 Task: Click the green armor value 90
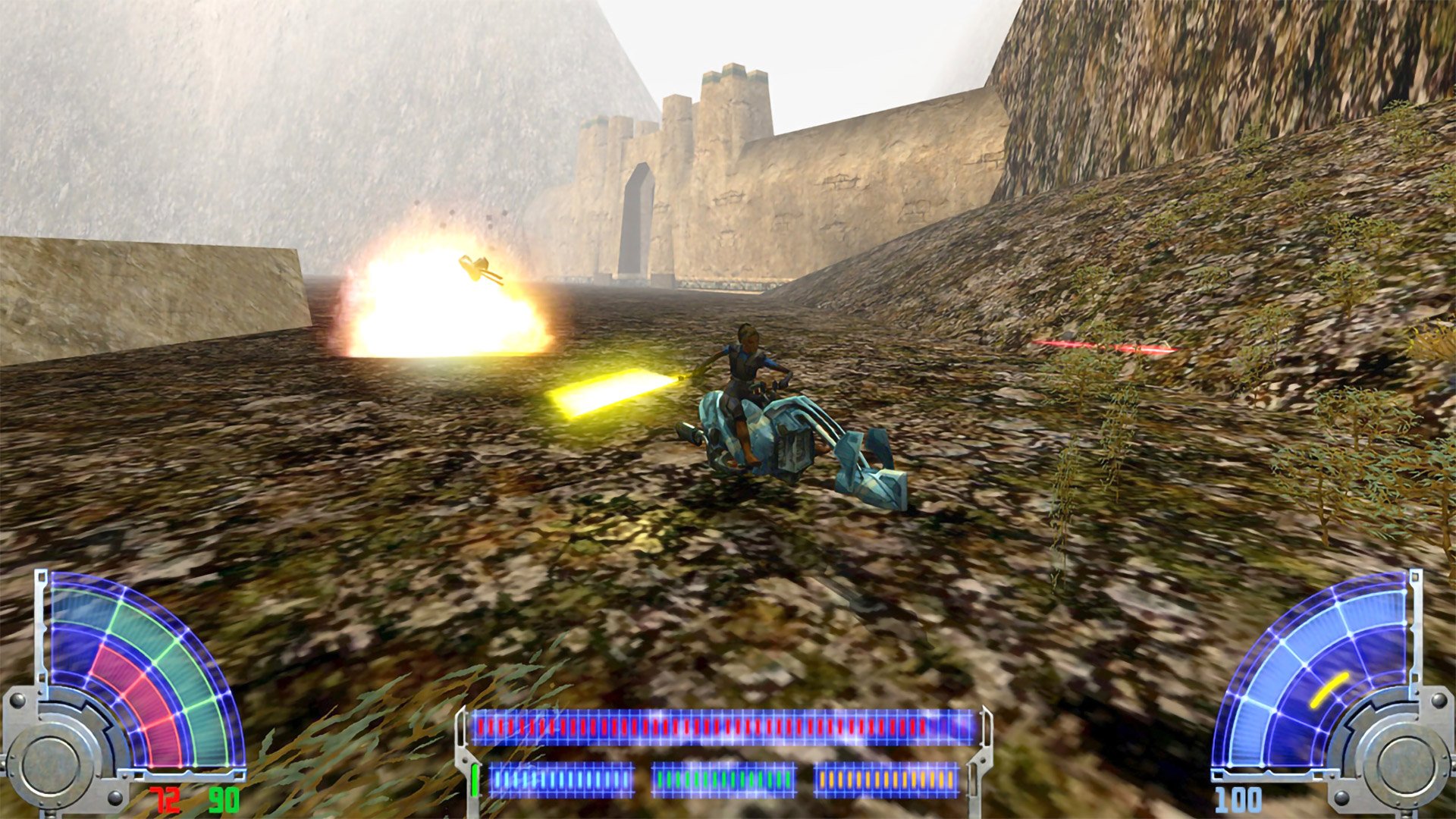coord(224,801)
